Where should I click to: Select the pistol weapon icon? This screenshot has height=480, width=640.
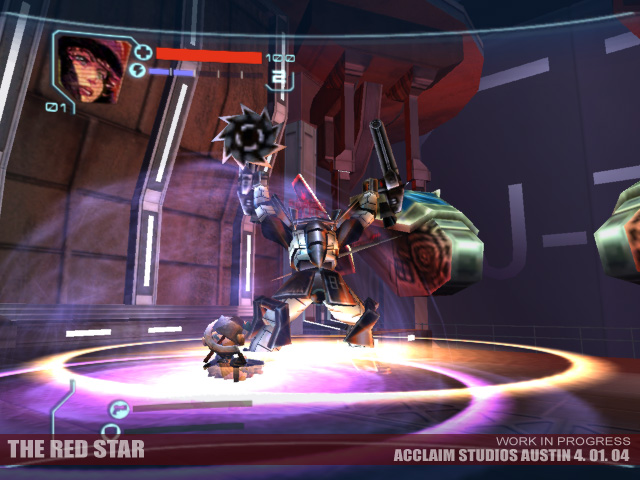pyautogui.click(x=120, y=407)
